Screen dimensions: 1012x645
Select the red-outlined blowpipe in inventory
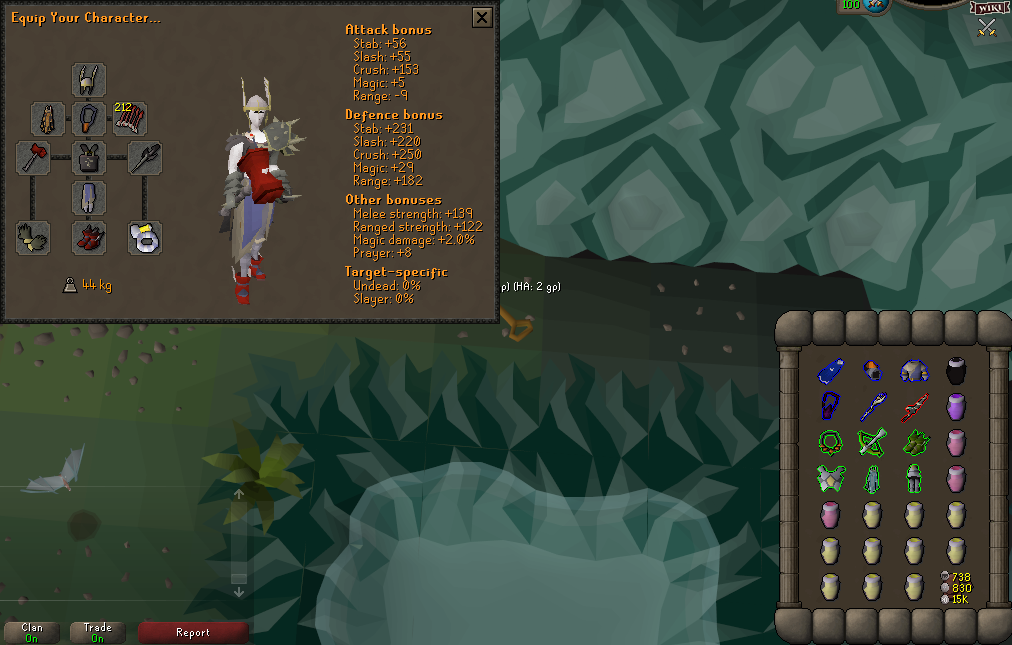pos(913,406)
